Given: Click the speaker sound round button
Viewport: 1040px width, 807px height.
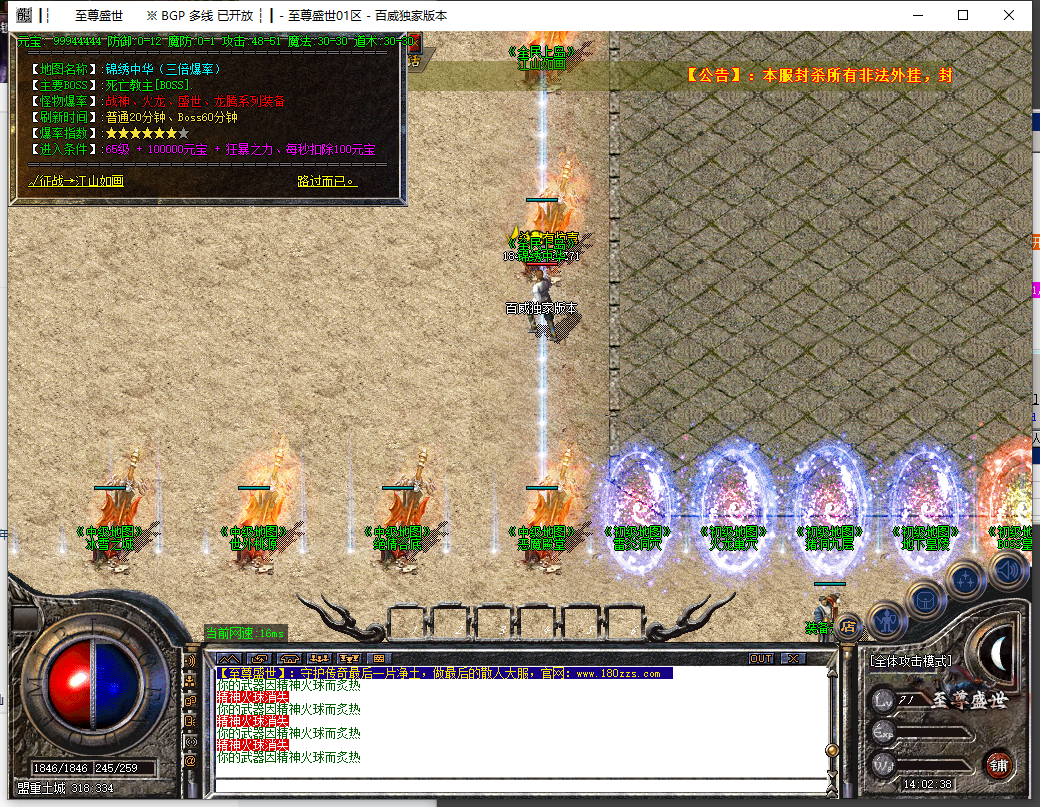Looking at the screenshot, I should pos(1008,571).
